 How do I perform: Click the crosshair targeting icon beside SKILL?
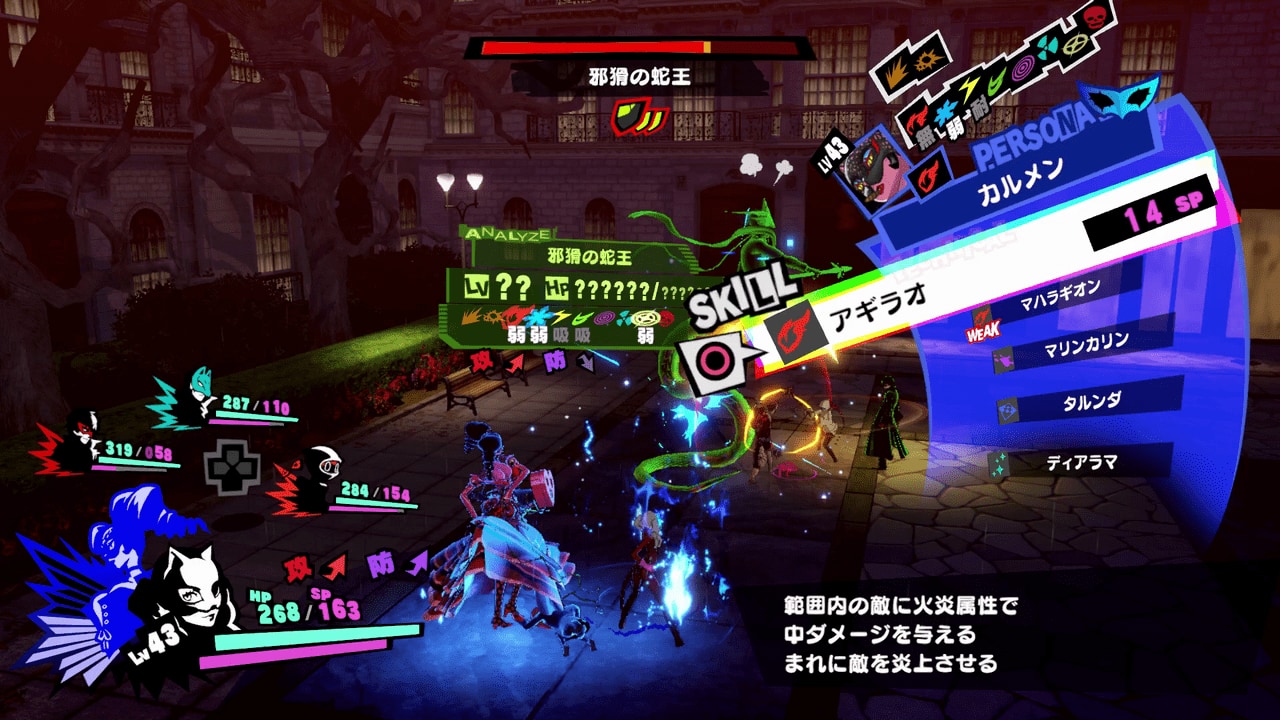tap(713, 356)
